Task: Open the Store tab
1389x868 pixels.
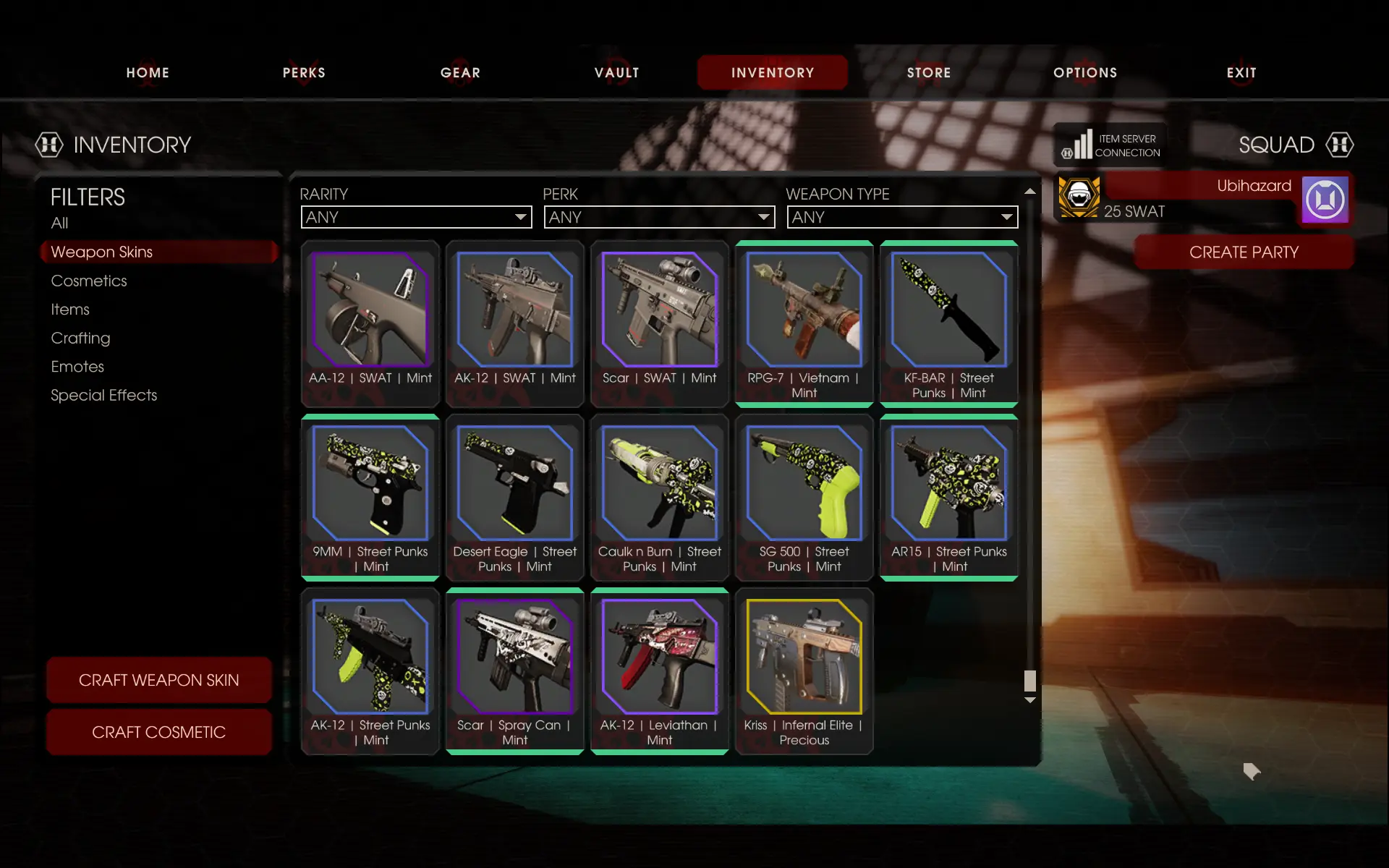Action: tap(929, 72)
